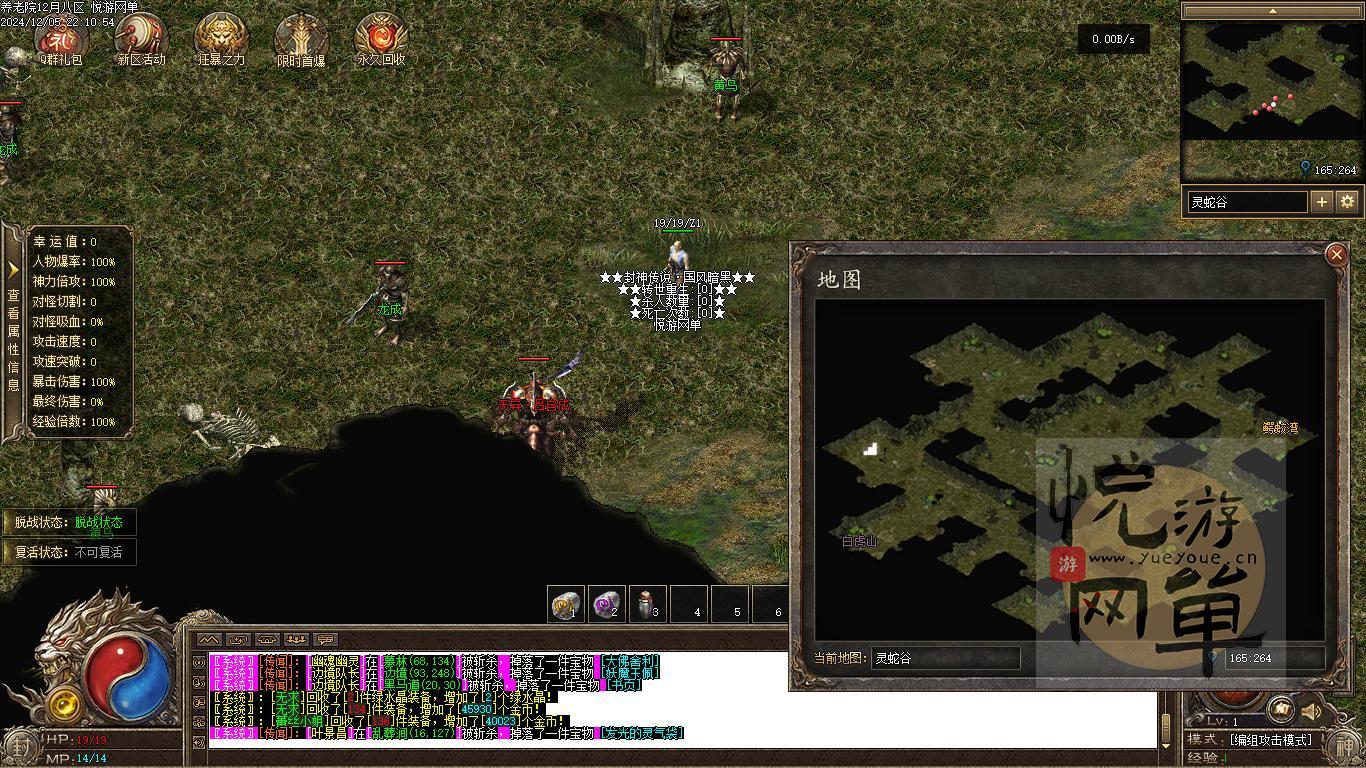Screen dimensions: 1366x768
Task: Toggle the sound speaker icon
Action: pyautogui.click(x=1310, y=711)
